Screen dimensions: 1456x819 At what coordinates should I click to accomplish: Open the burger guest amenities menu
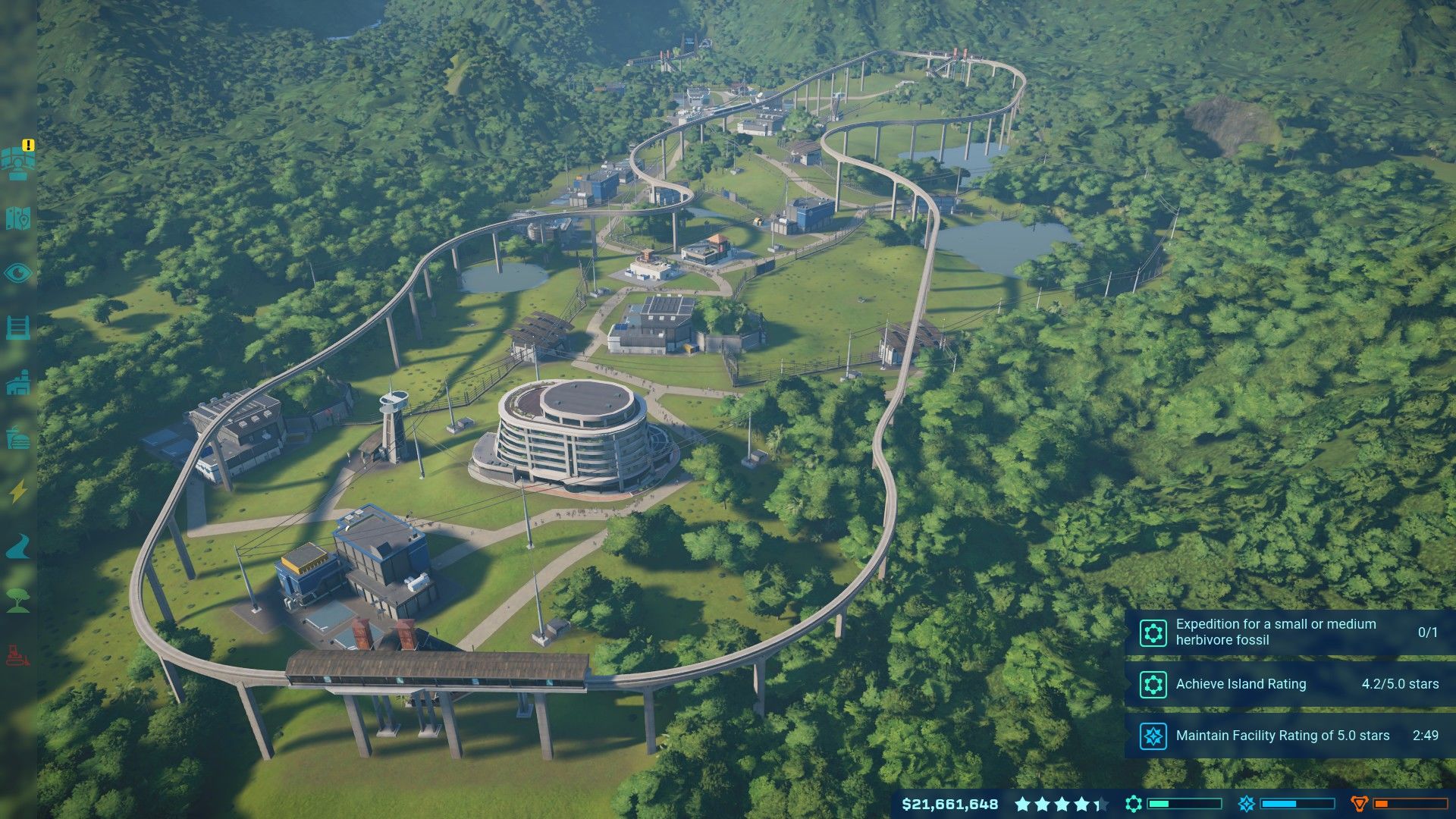tap(18, 438)
